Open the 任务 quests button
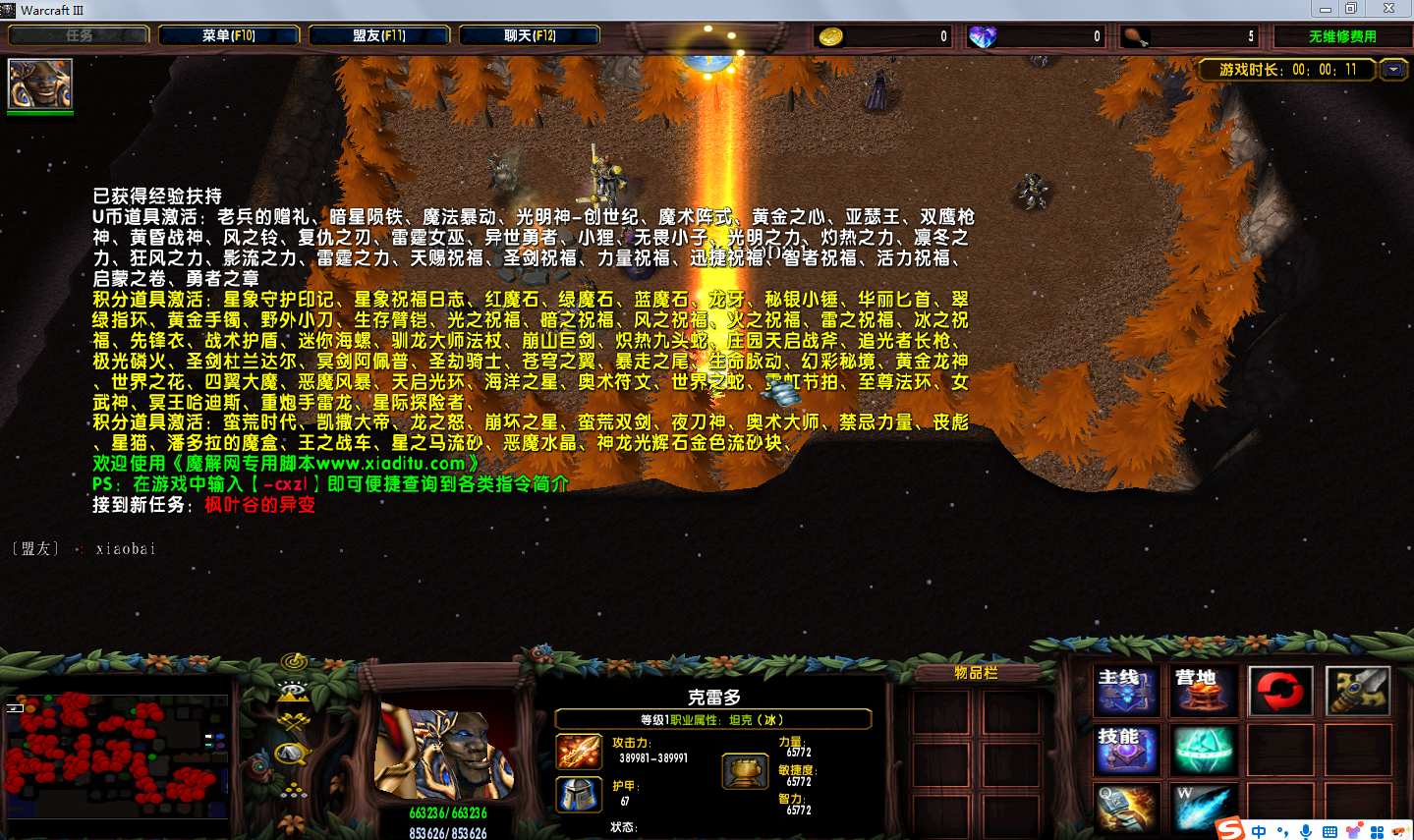This screenshot has height=840, width=1414. [x=79, y=35]
